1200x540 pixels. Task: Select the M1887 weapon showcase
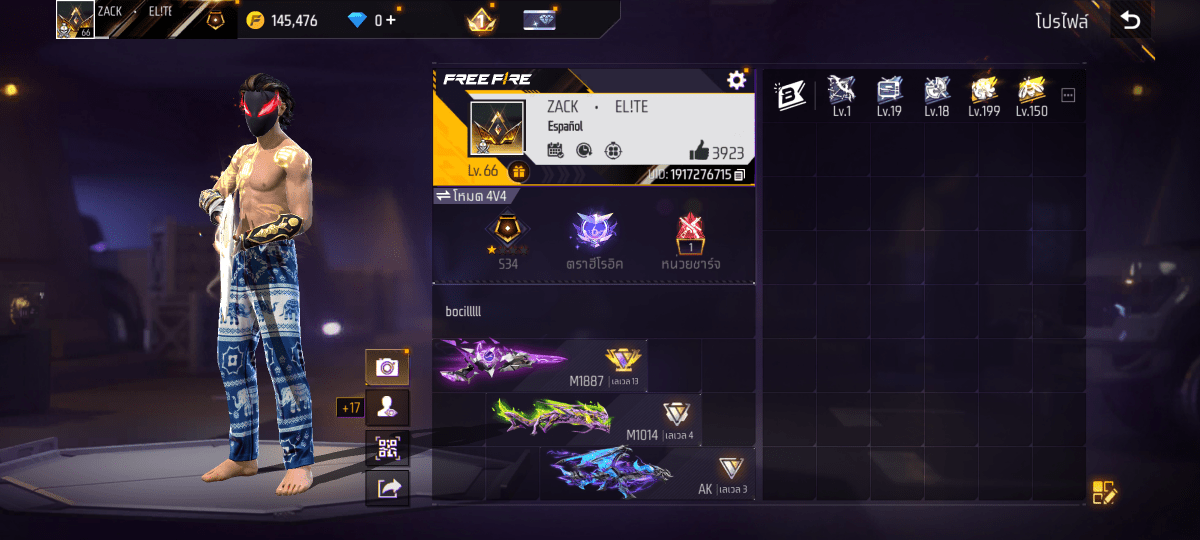tap(540, 365)
